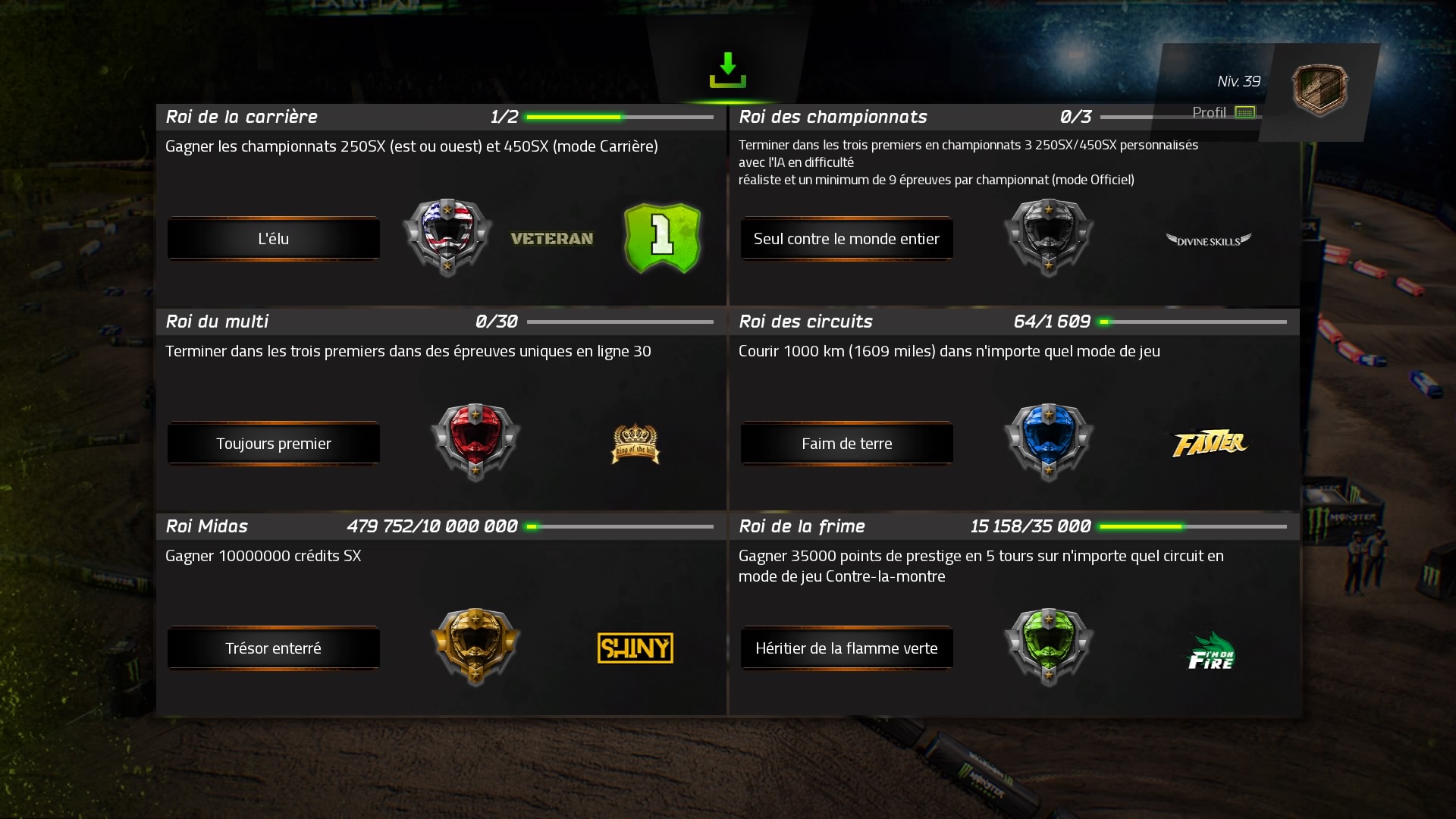Choose the Faster sticker reward
This screenshot has height=819, width=1456.
(1210, 444)
